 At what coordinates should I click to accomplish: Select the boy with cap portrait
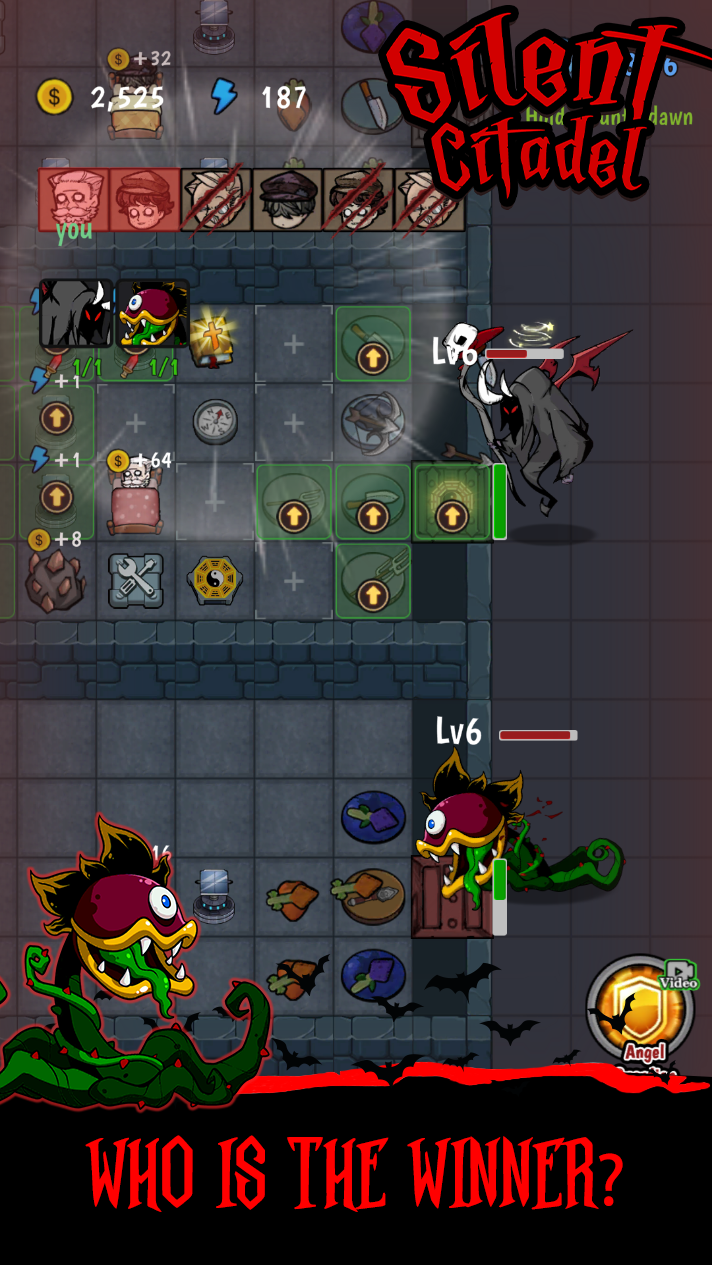[144, 199]
